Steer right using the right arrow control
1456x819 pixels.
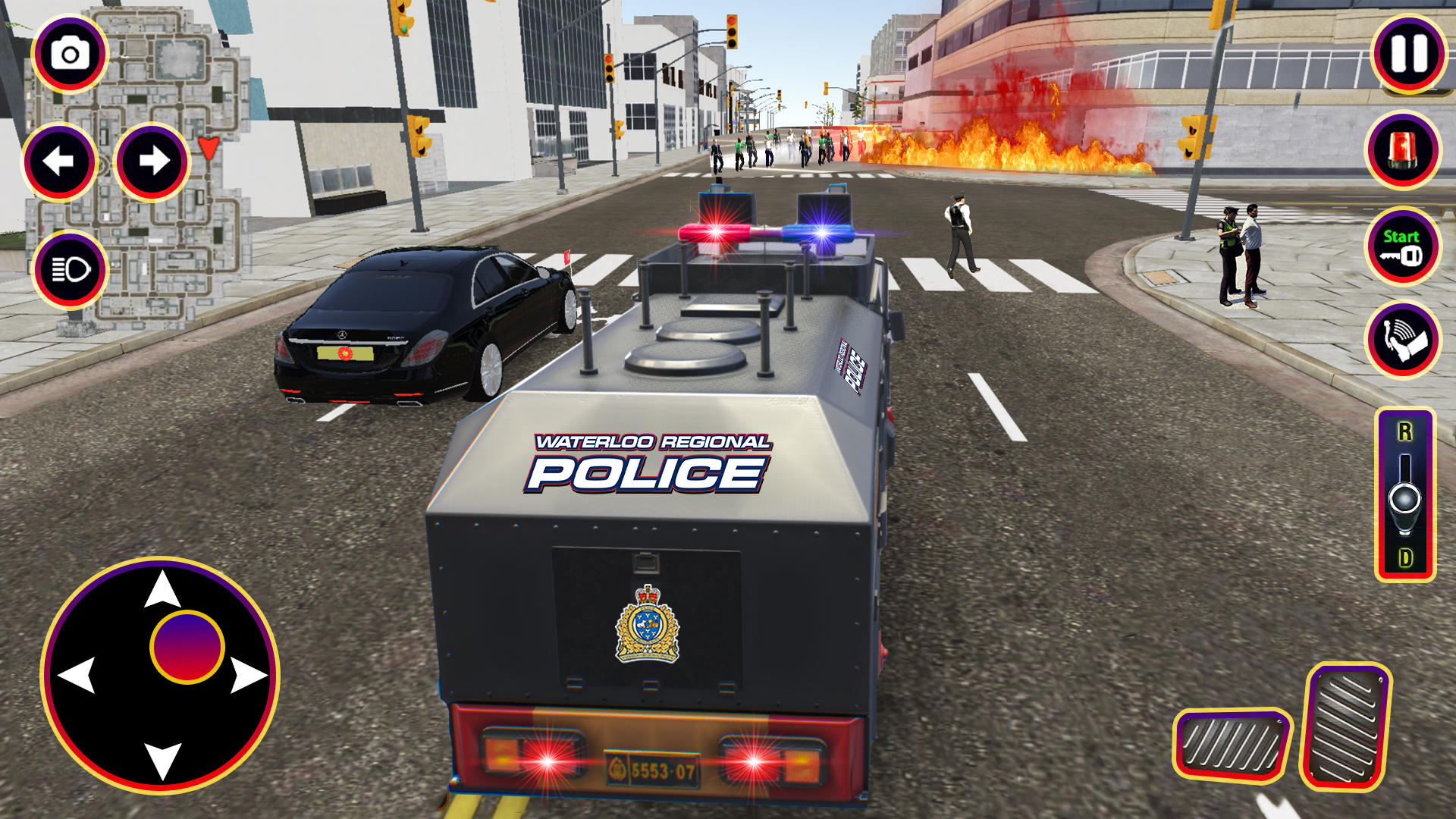(150, 159)
